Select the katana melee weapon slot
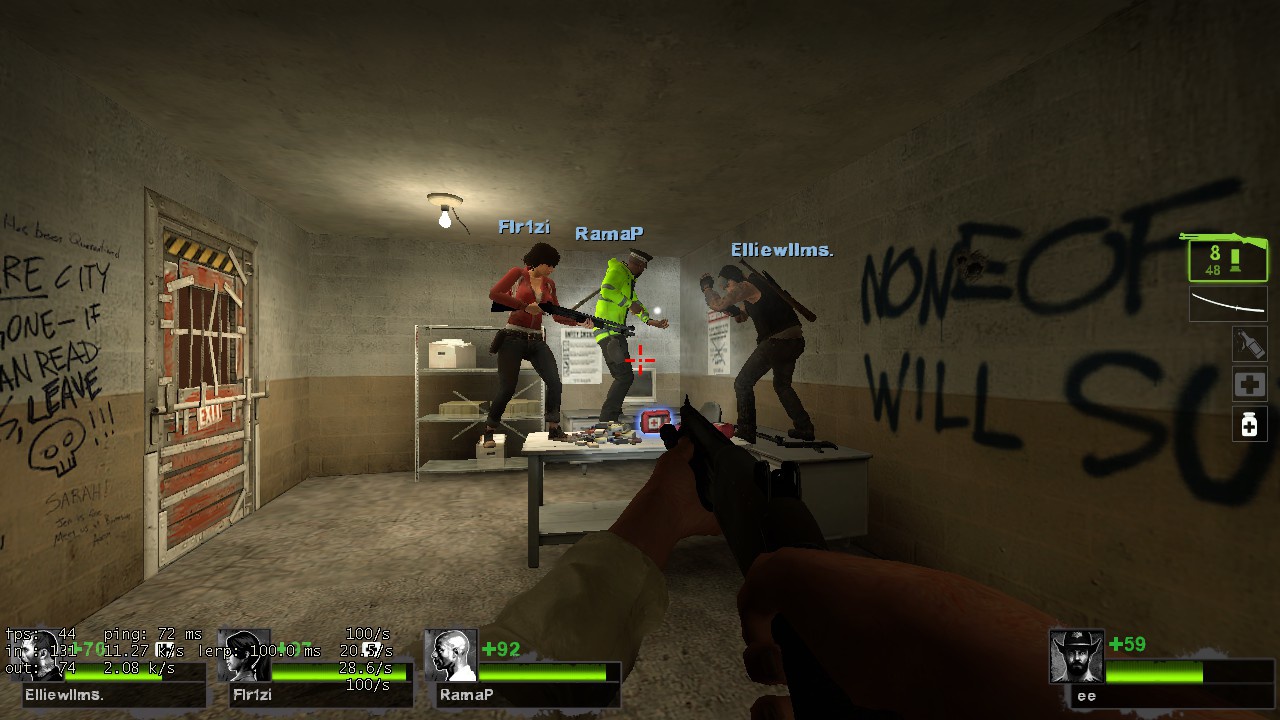1280x720 pixels. click(1227, 303)
